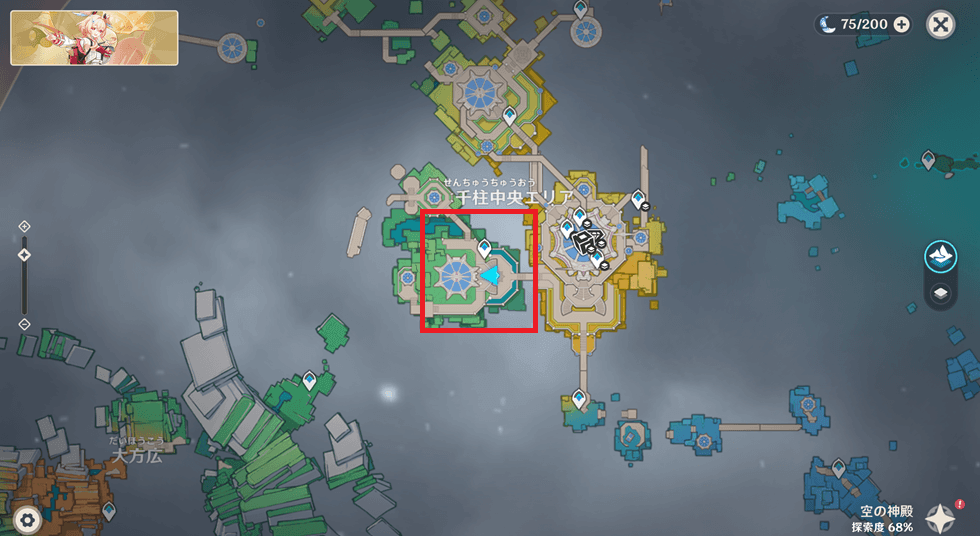Select the waypoint inside the red-outlined area

484,247
